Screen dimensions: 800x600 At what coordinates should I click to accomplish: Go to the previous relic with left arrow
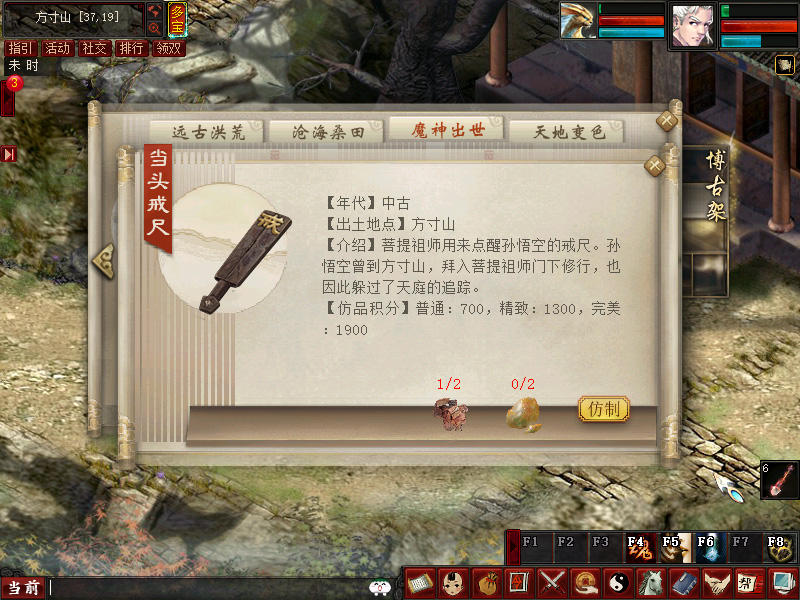pos(103,259)
